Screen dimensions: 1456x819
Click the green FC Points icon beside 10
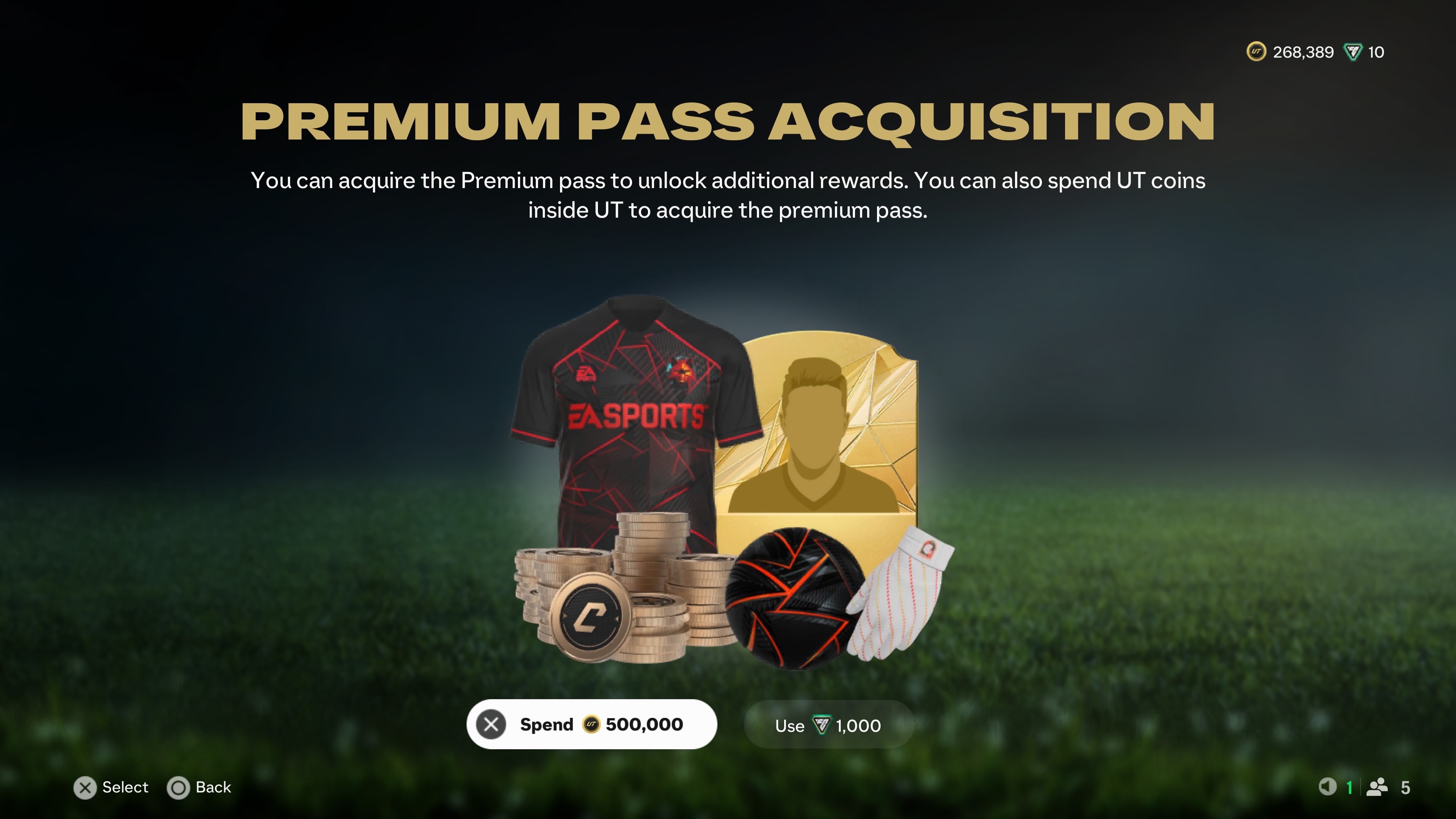pos(1354,52)
